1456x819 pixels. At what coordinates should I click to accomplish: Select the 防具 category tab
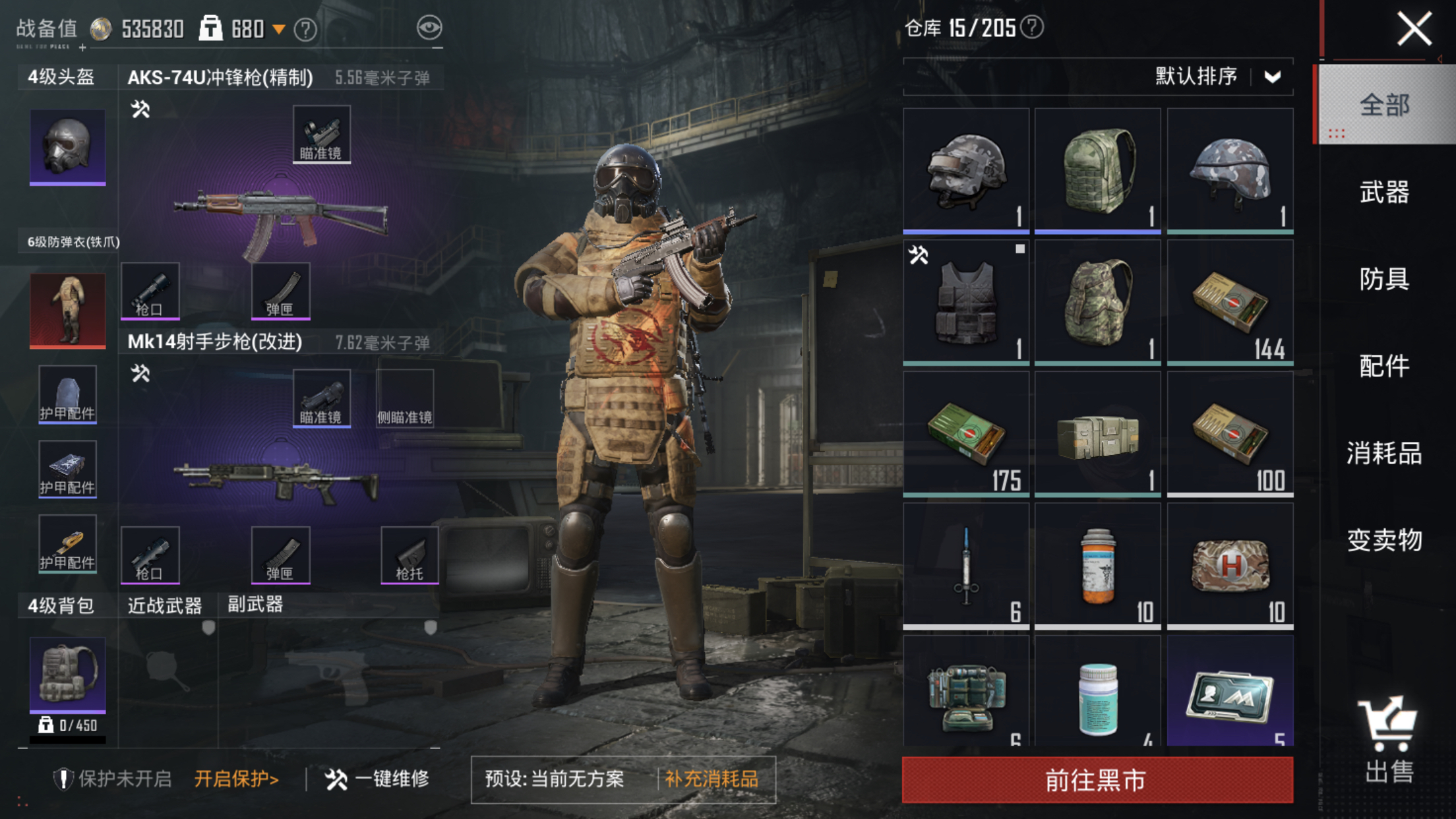1384,280
